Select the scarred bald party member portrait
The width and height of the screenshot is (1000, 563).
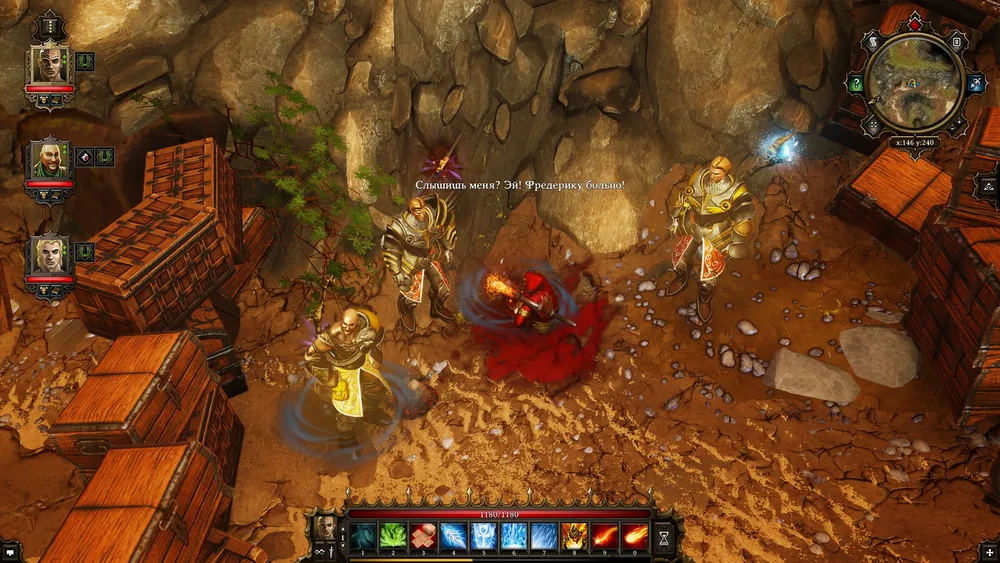point(49,64)
